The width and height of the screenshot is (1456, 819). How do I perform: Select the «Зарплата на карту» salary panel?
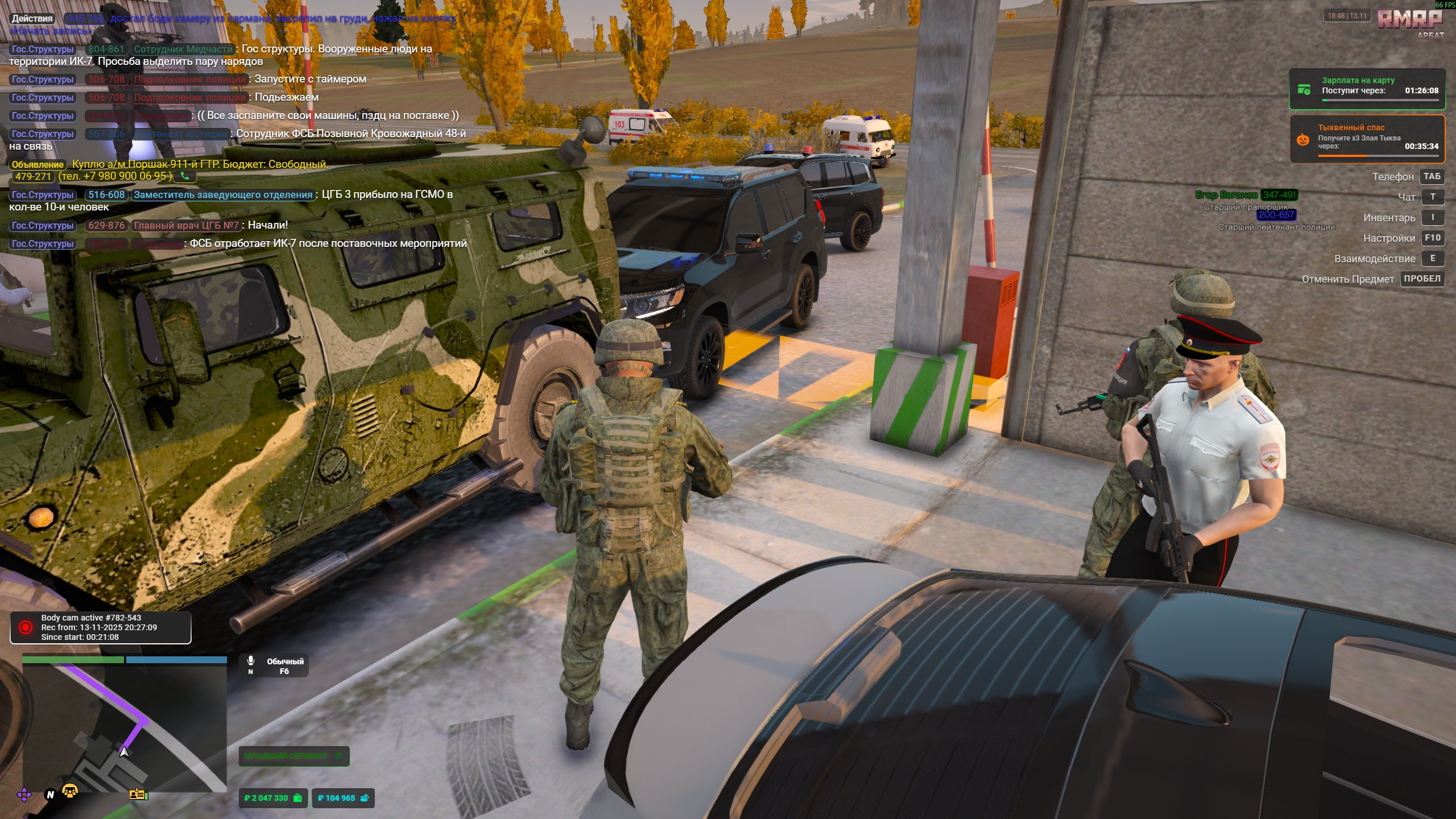(x=1367, y=89)
